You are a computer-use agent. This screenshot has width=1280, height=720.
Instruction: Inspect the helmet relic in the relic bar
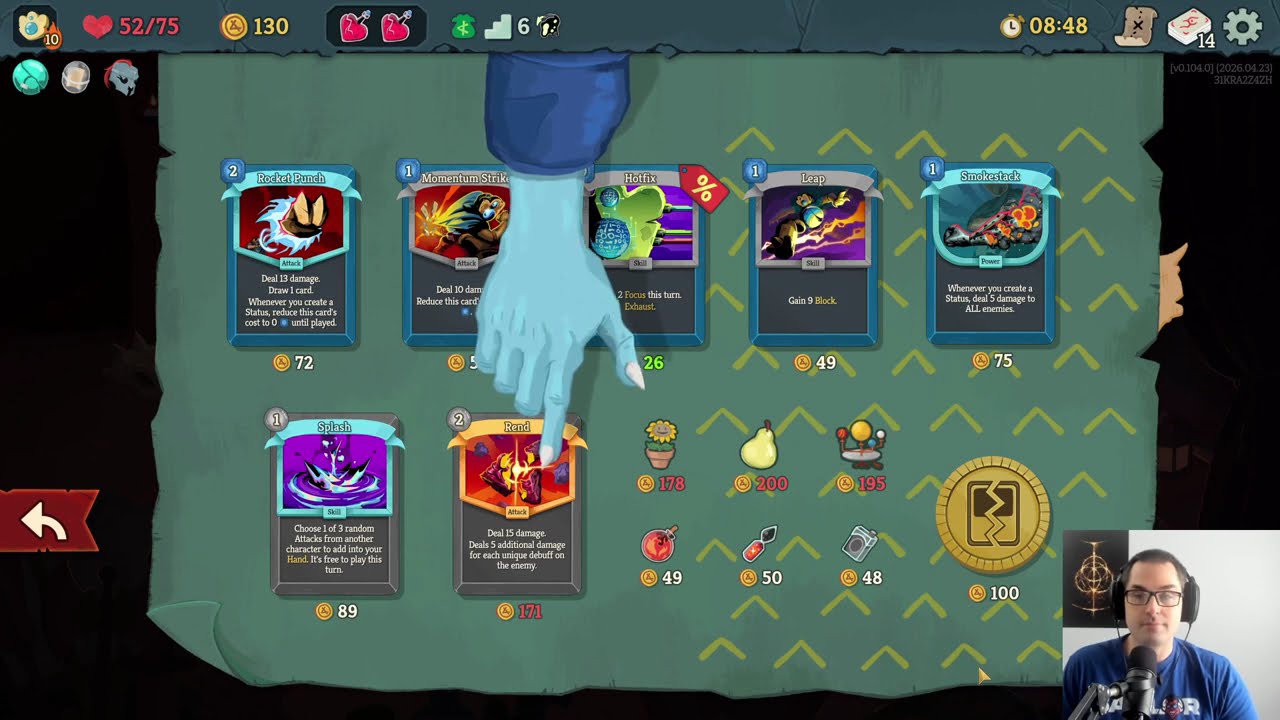tap(121, 78)
